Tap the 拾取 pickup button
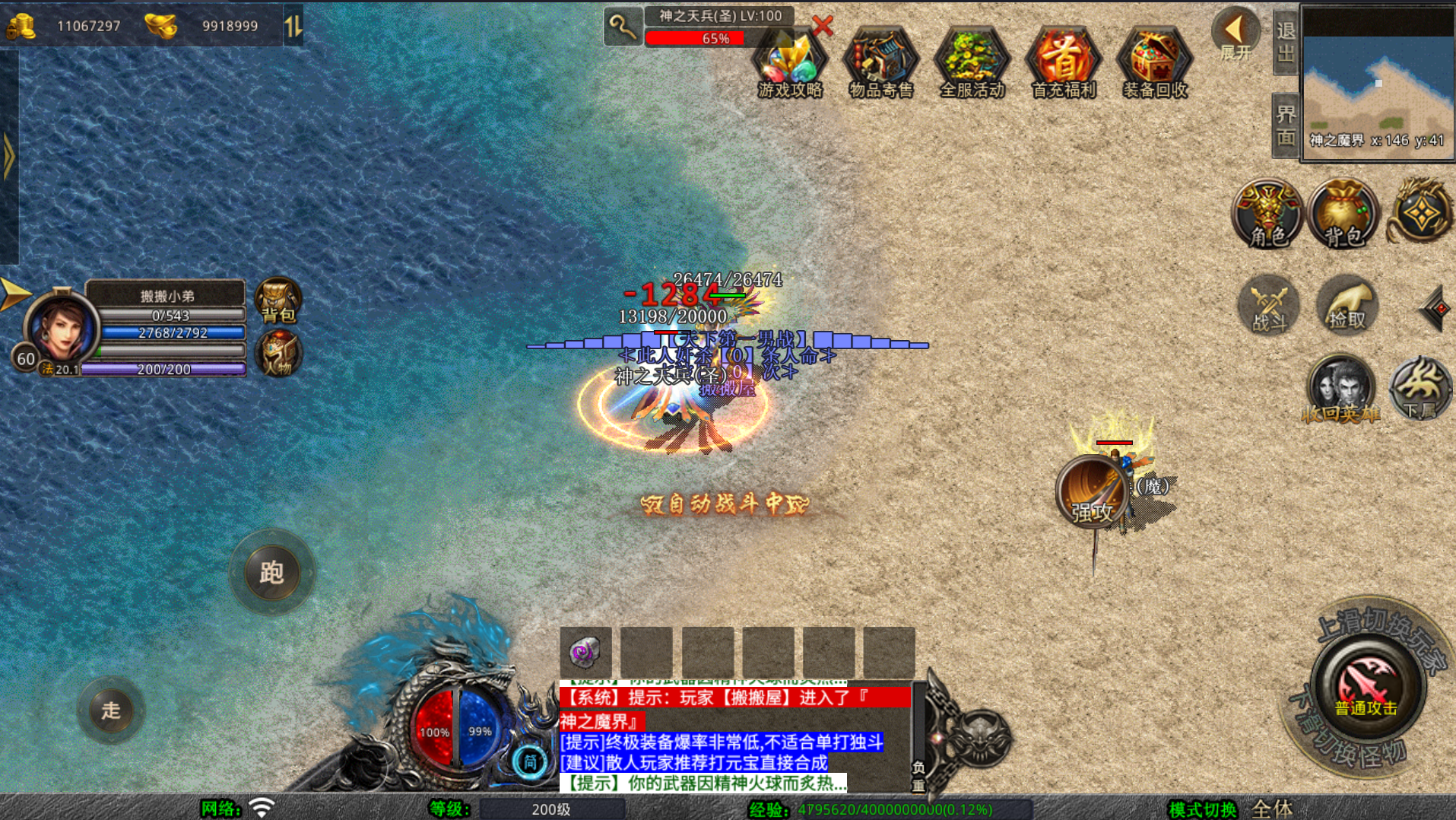The image size is (1456, 820). pos(1347,306)
